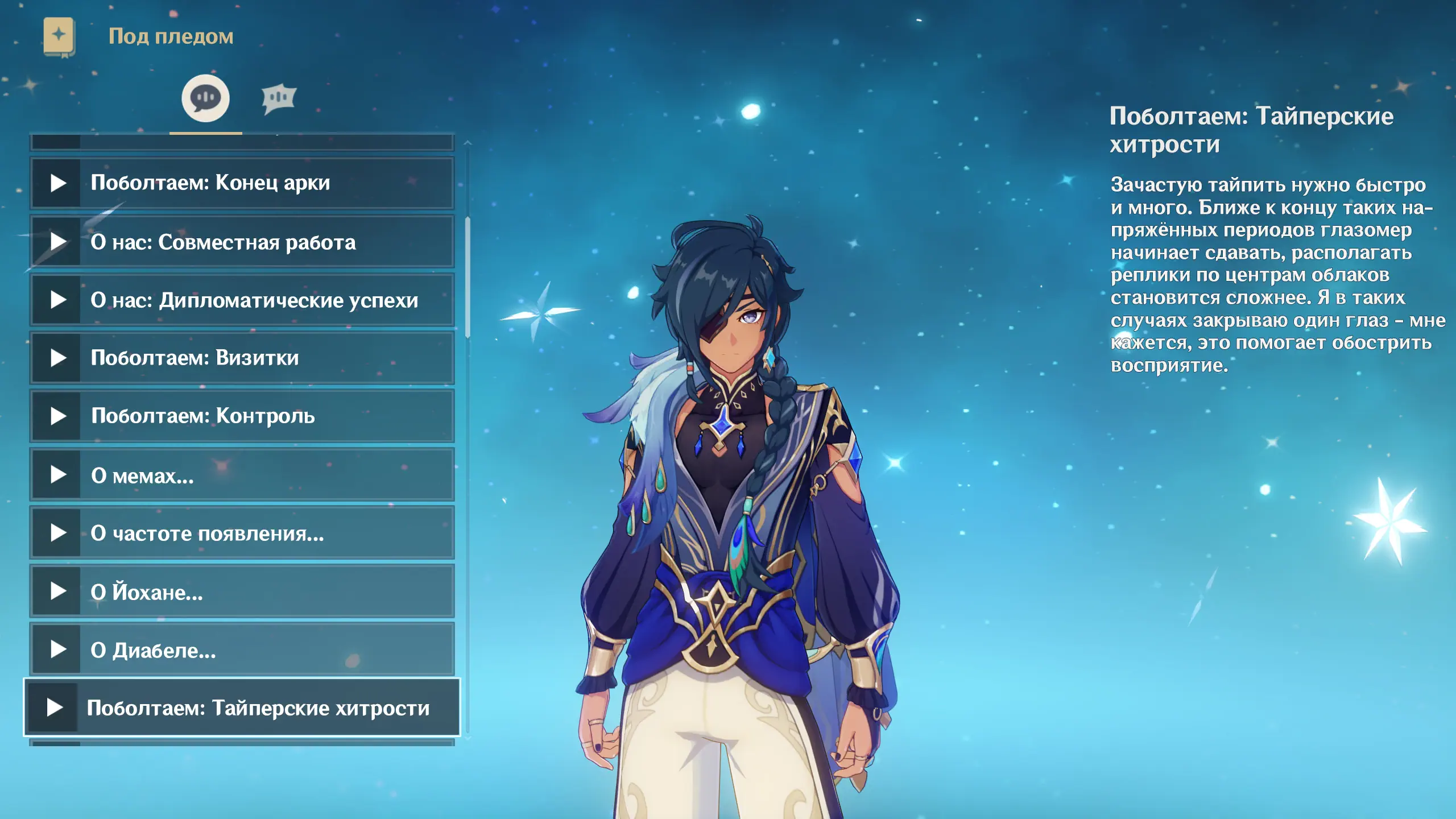Open the "О мемах…" voice line
The height and width of the screenshot is (819, 1456).
[242, 475]
